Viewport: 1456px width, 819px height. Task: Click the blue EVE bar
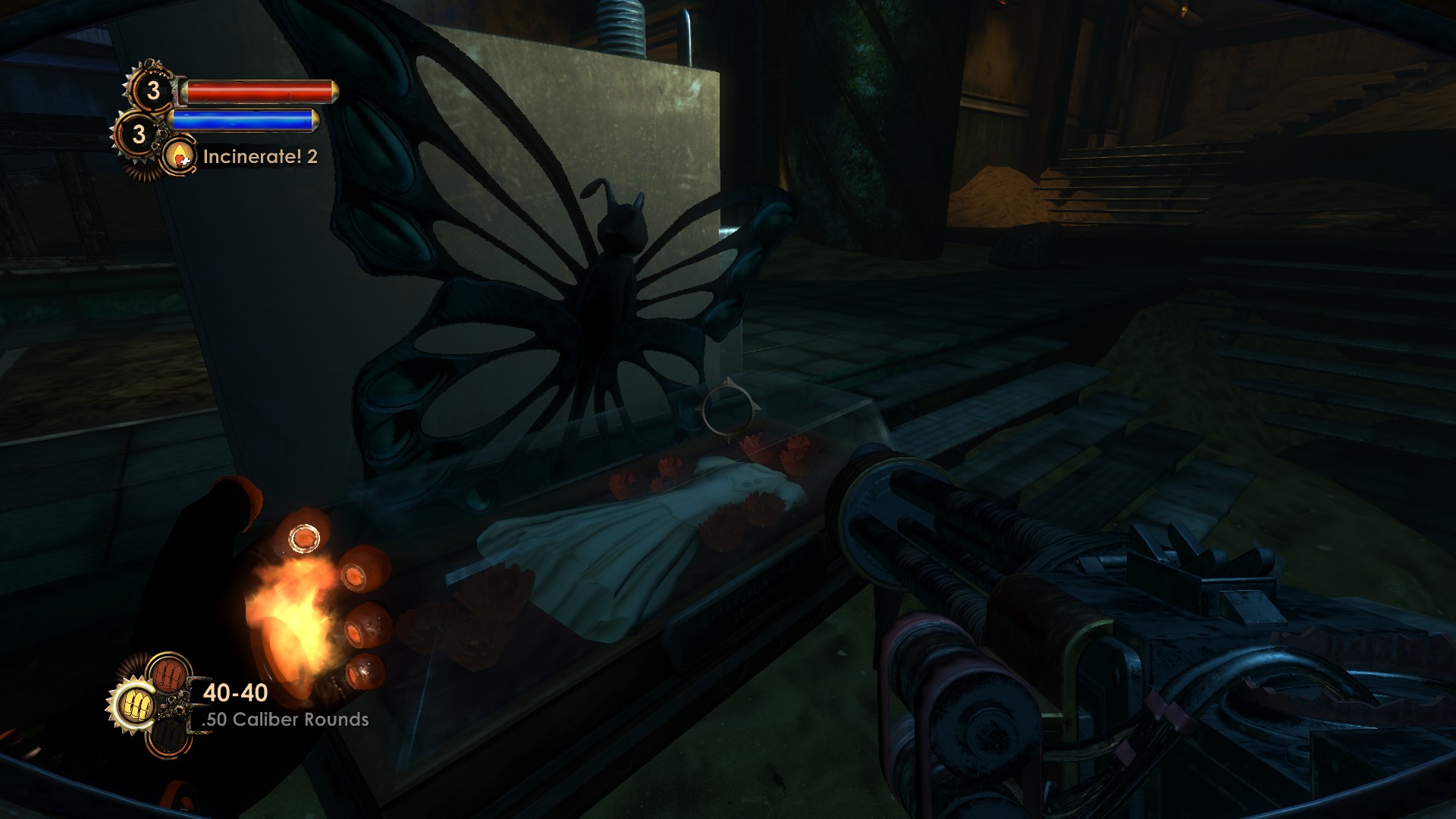[243, 119]
